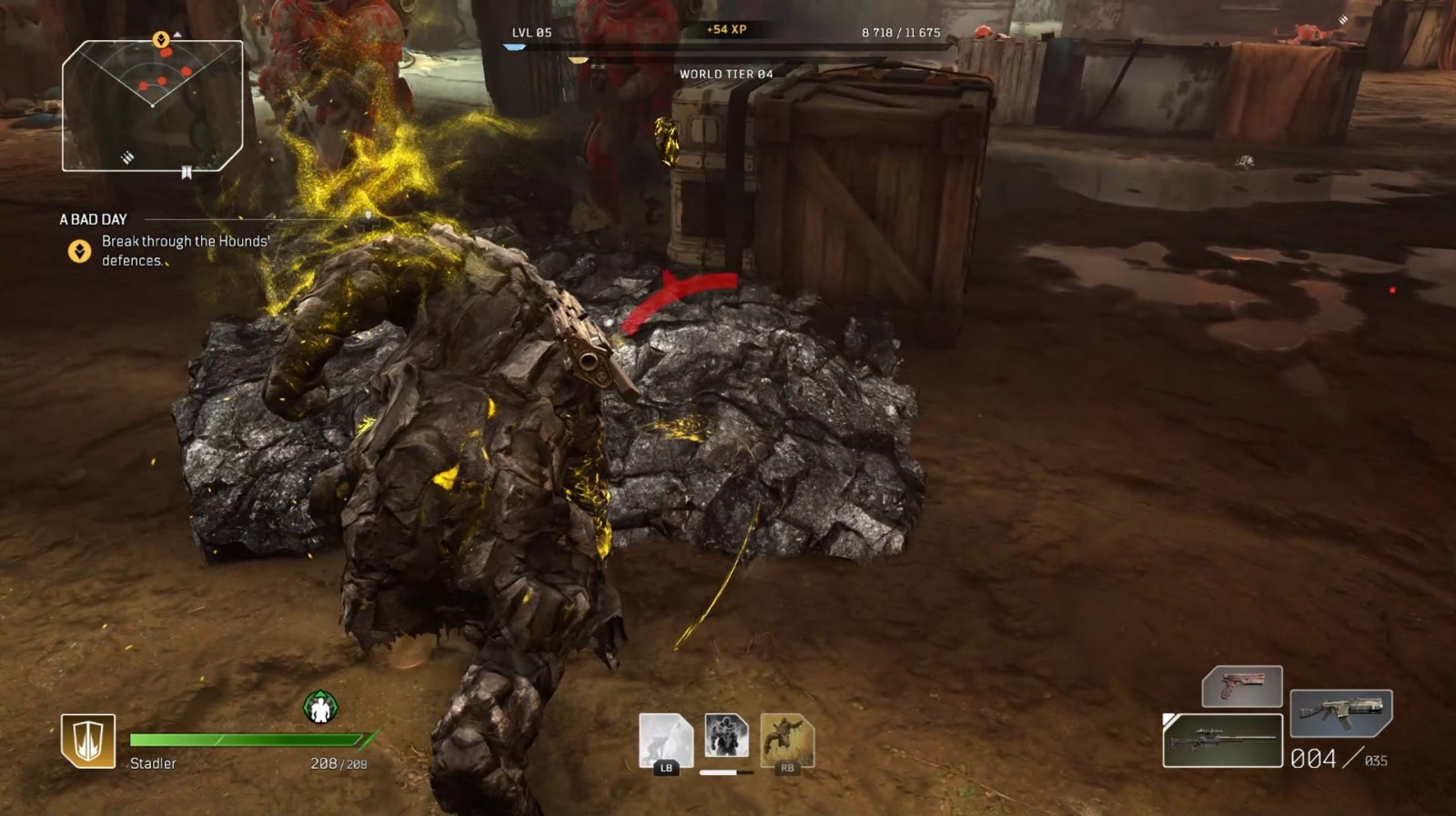
Task: Switch to the pistol sidearm slot
Action: tap(1242, 686)
